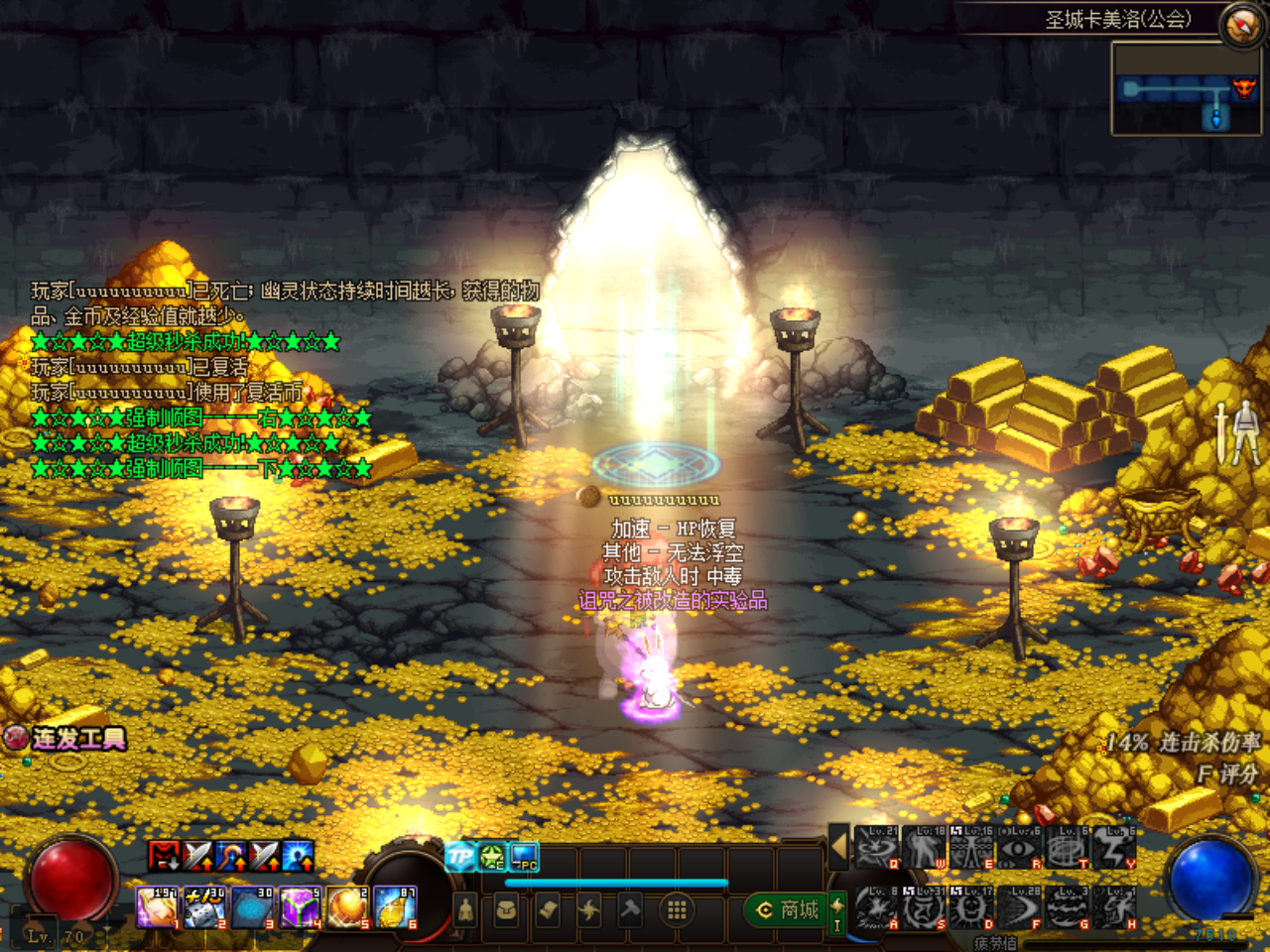
Task: Use the yellow crystal in quick slot 6
Action: [397, 908]
